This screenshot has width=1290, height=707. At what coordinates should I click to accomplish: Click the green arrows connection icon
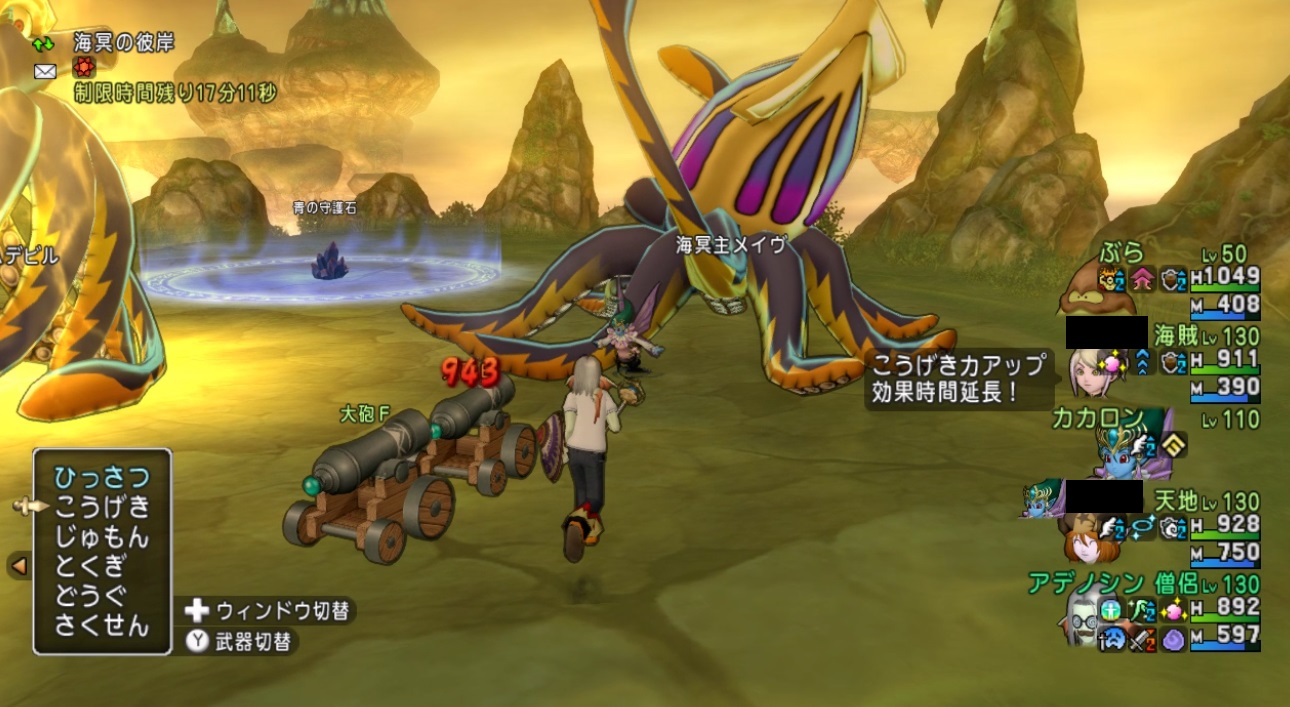45,44
